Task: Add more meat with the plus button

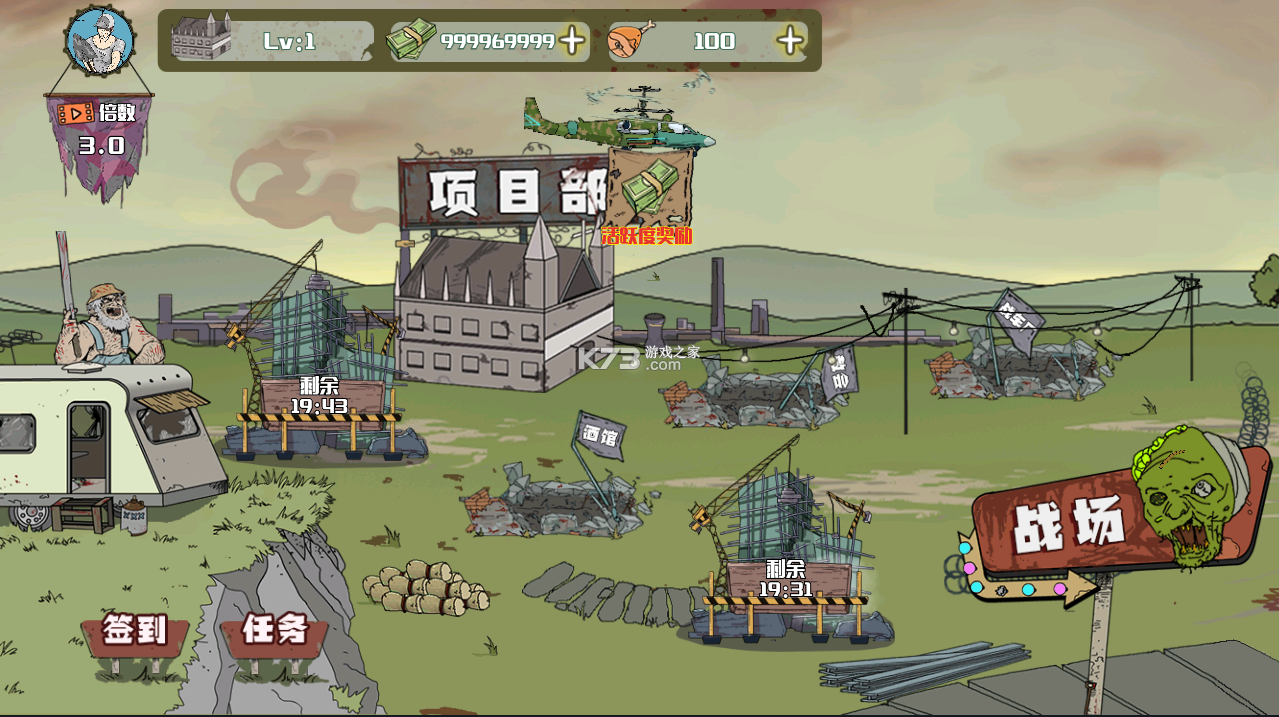Action: coord(790,41)
